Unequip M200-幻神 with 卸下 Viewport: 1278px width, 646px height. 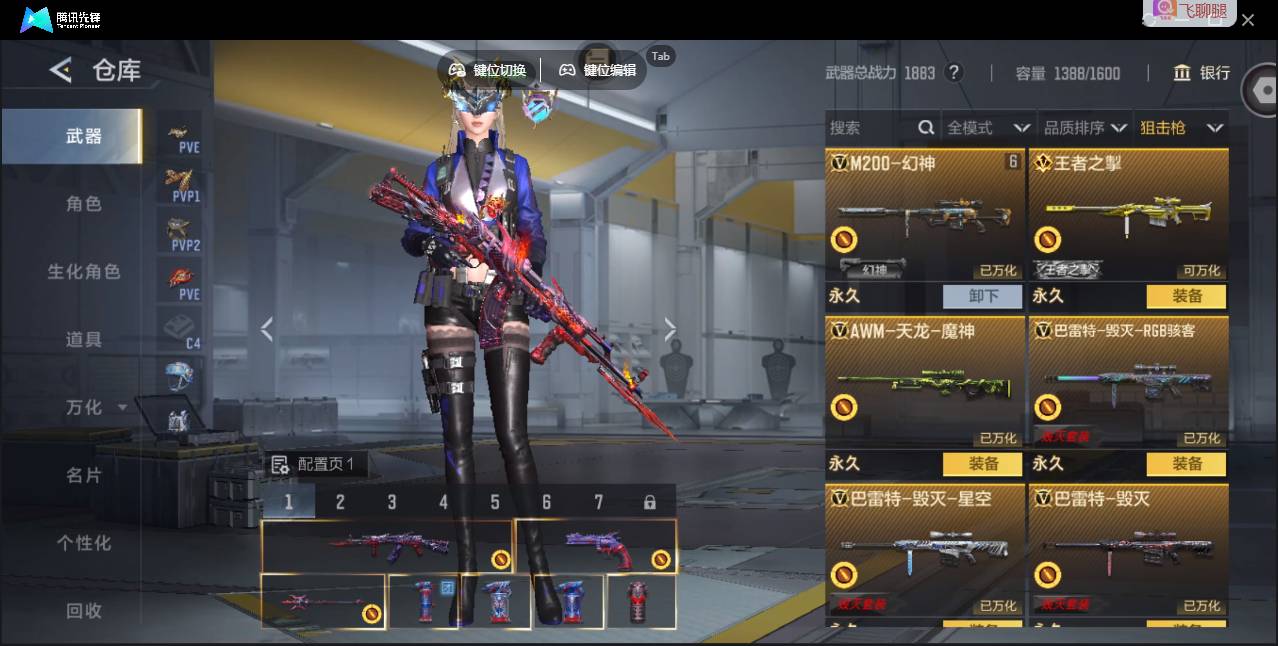point(983,296)
